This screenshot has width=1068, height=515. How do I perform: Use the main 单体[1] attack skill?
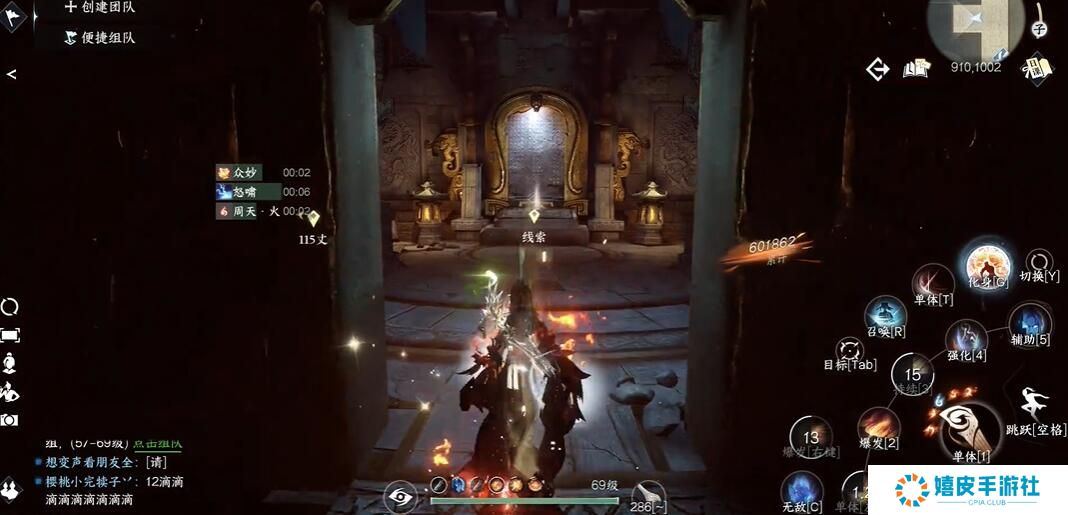970,430
